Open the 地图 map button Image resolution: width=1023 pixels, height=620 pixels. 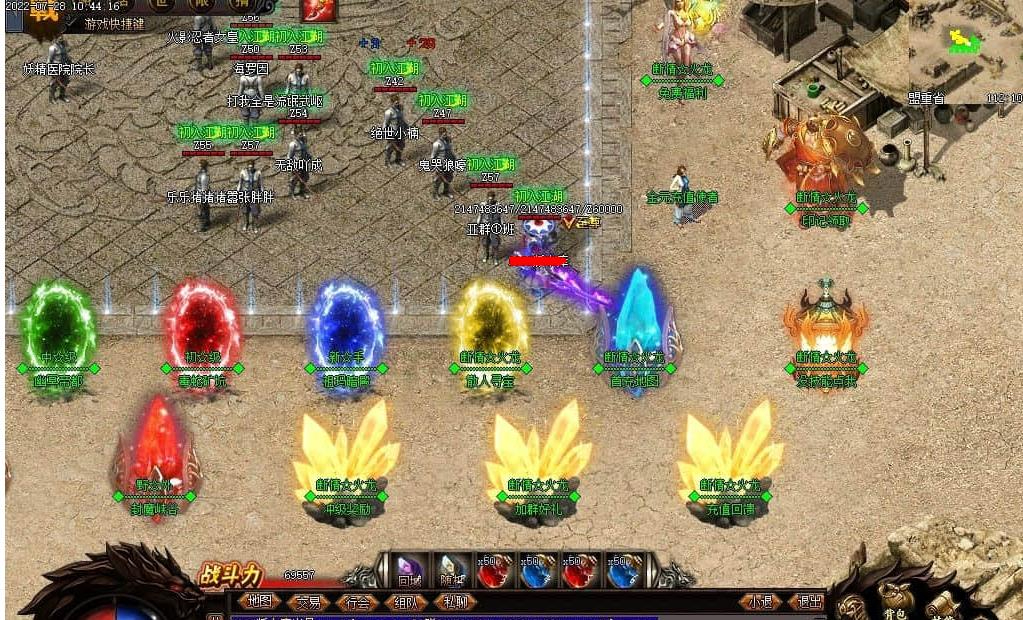tap(259, 602)
